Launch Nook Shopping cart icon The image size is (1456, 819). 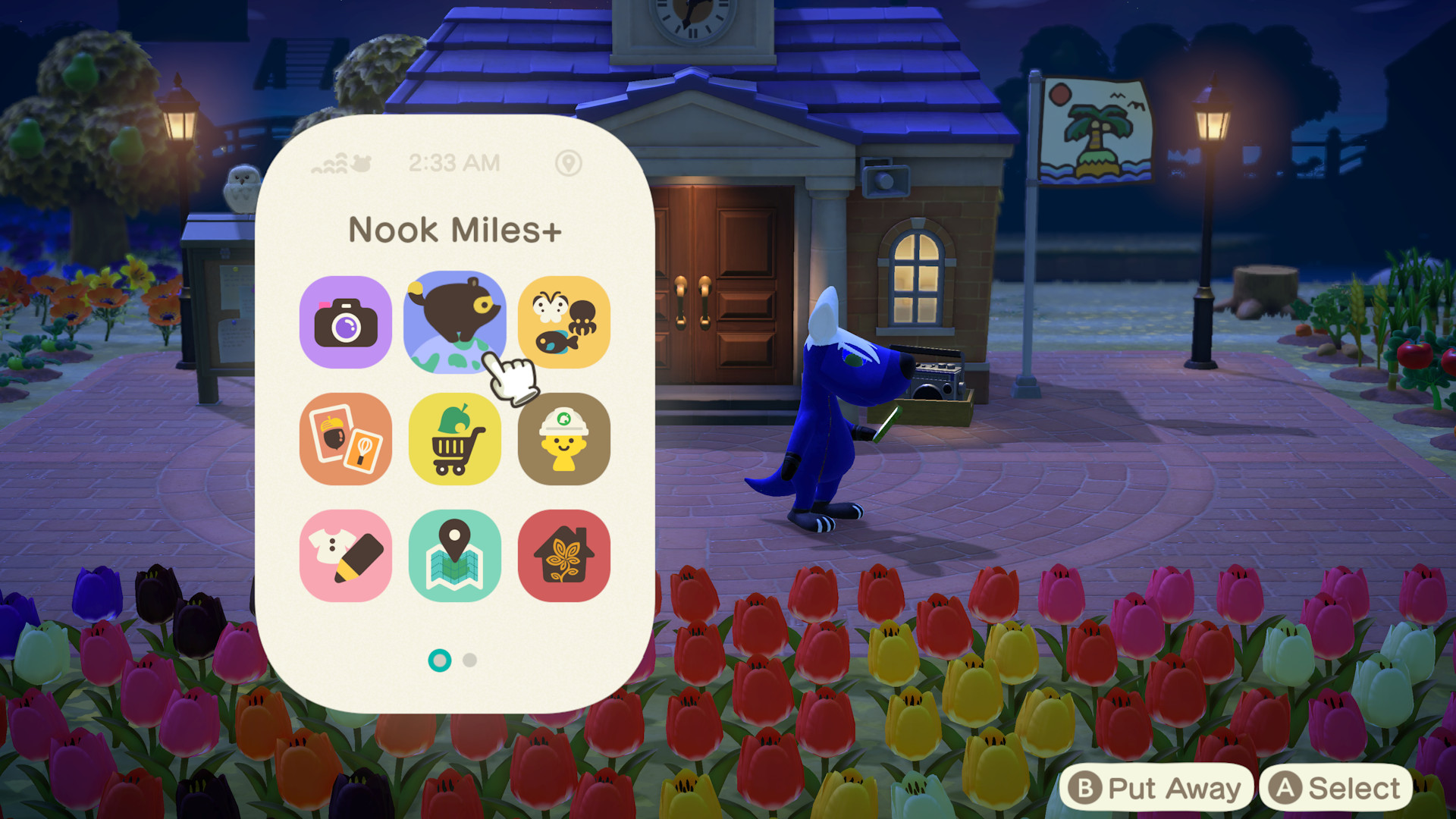click(454, 438)
